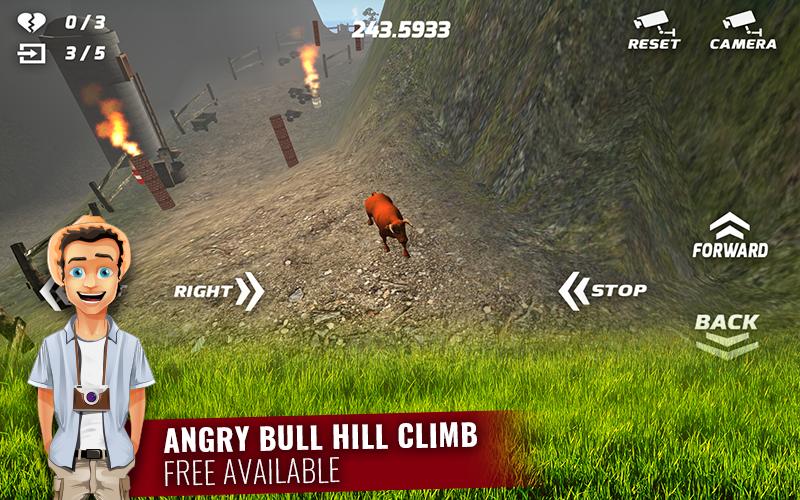Viewport: 800px width, 500px height.
Task: Tap the RESET camera button
Action: [x=653, y=30]
